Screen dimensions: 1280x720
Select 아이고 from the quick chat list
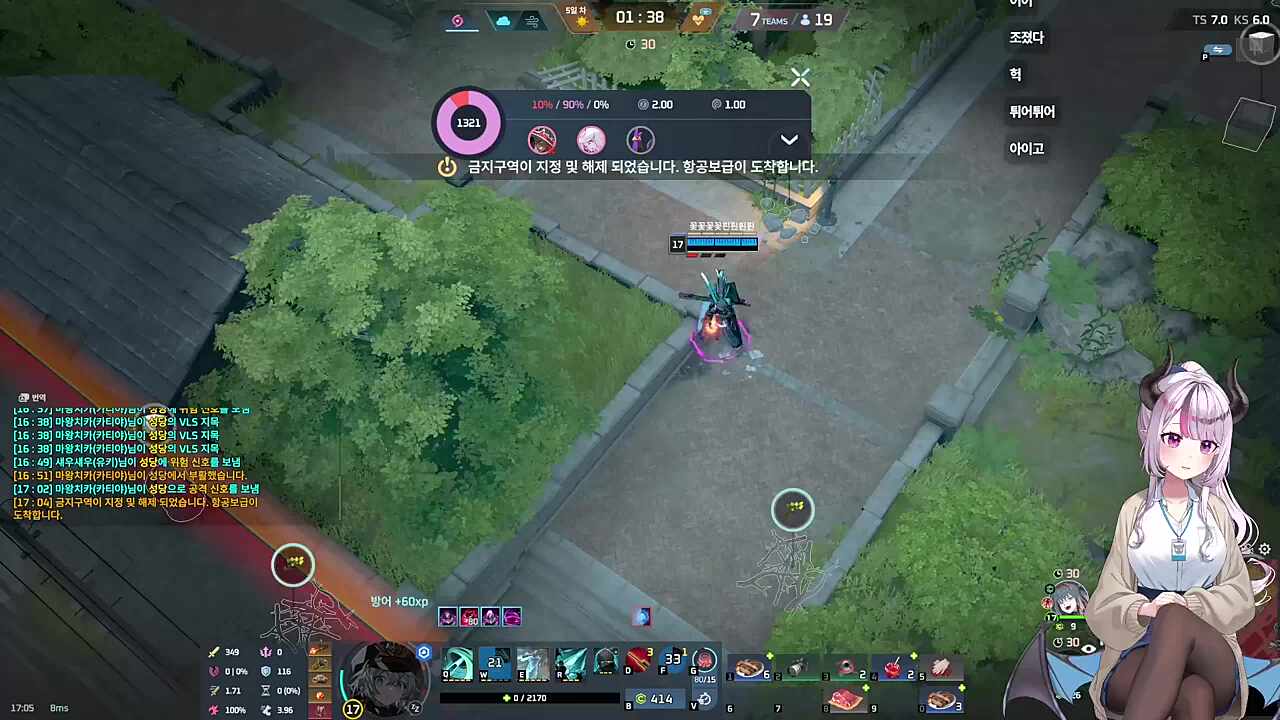[1027, 148]
